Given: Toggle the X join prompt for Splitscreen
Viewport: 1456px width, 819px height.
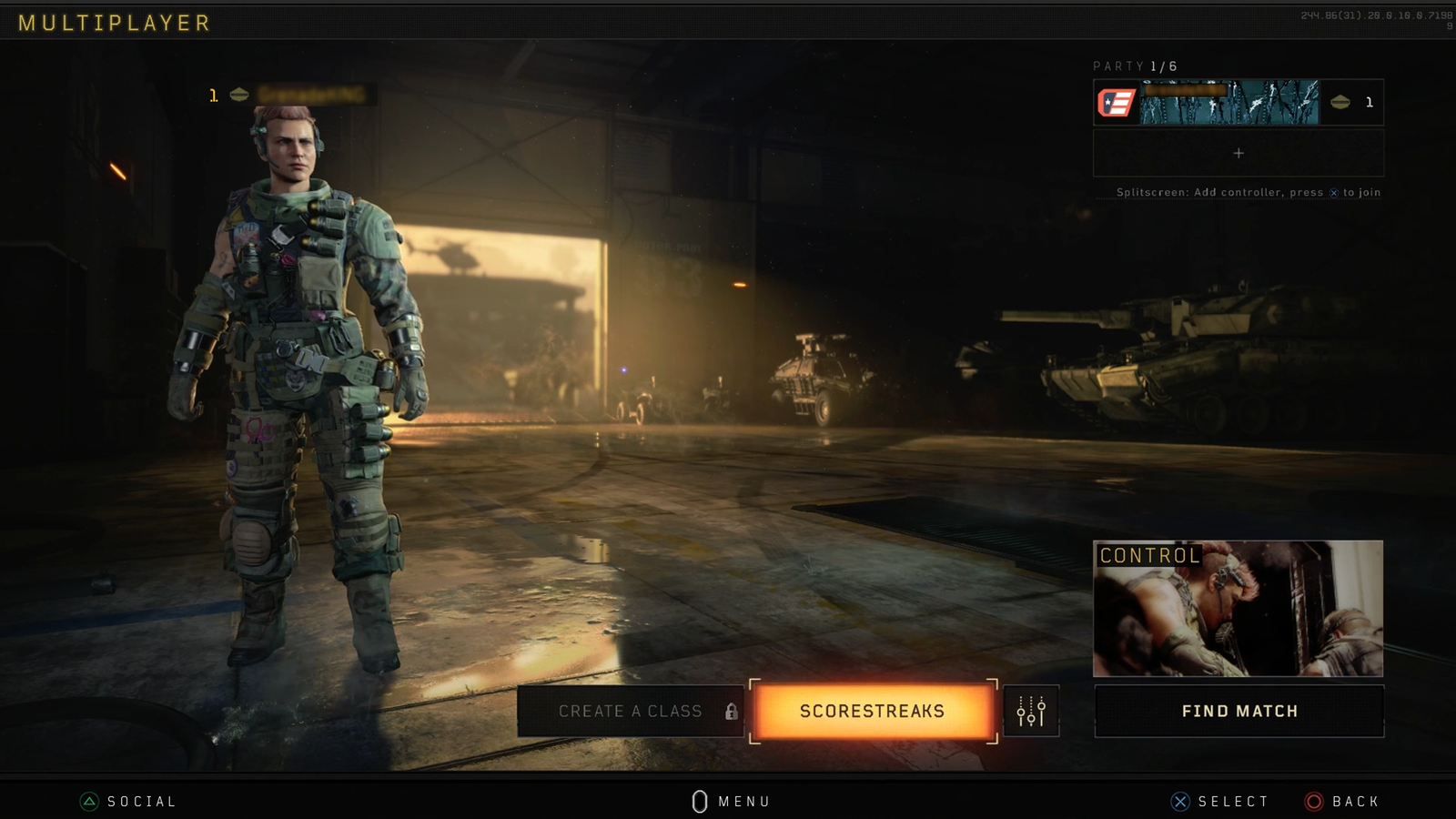Looking at the screenshot, I should point(1332,192).
